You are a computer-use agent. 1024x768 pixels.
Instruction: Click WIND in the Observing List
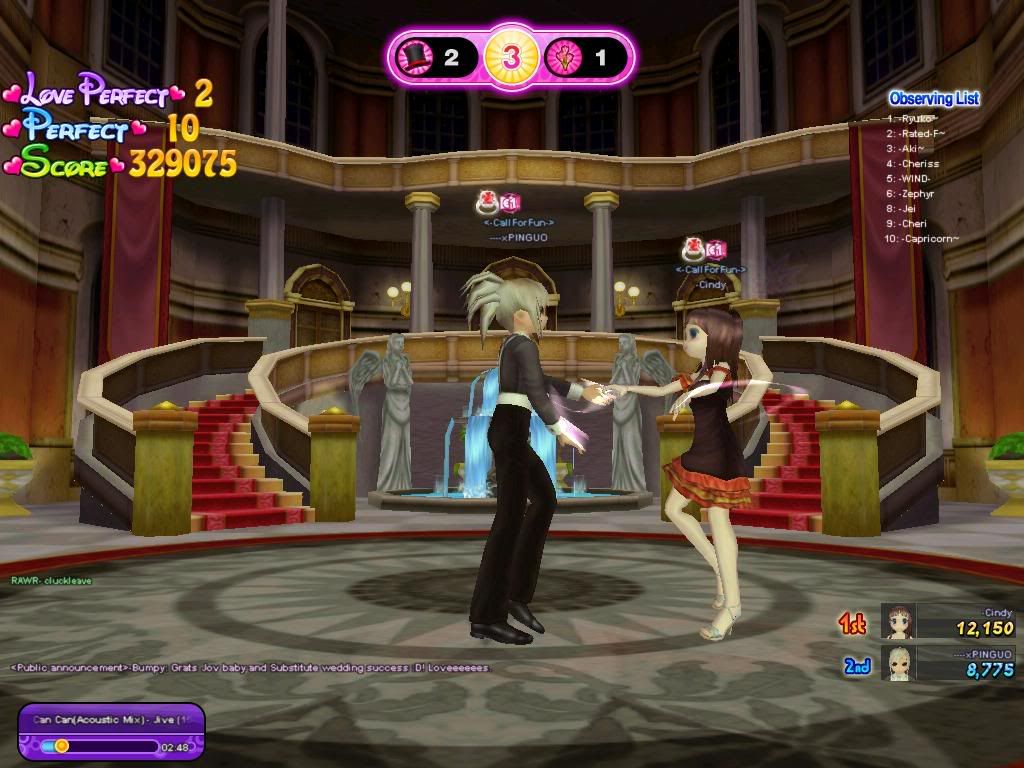pos(915,178)
